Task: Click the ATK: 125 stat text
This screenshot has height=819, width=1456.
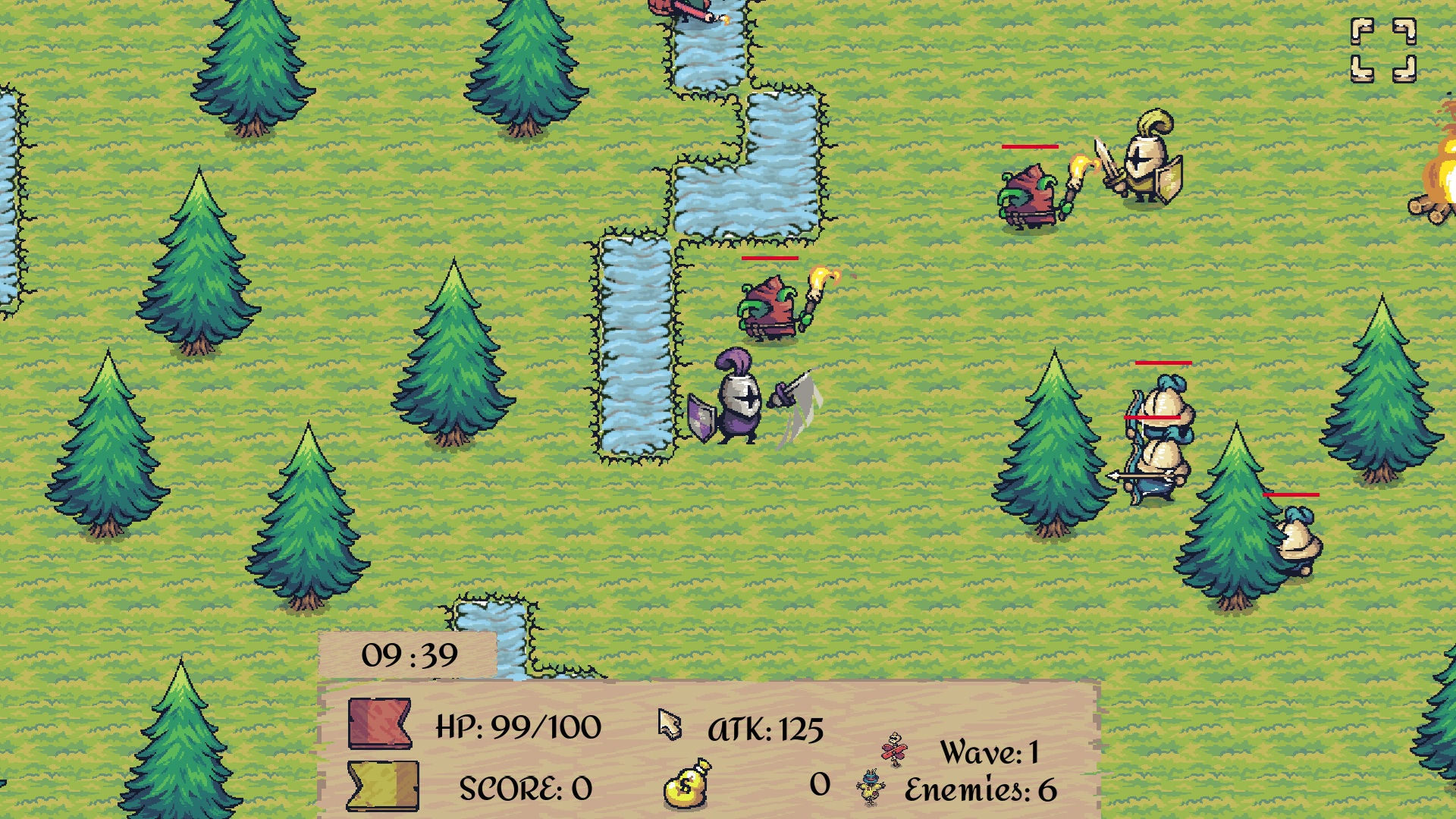Action: (766, 730)
